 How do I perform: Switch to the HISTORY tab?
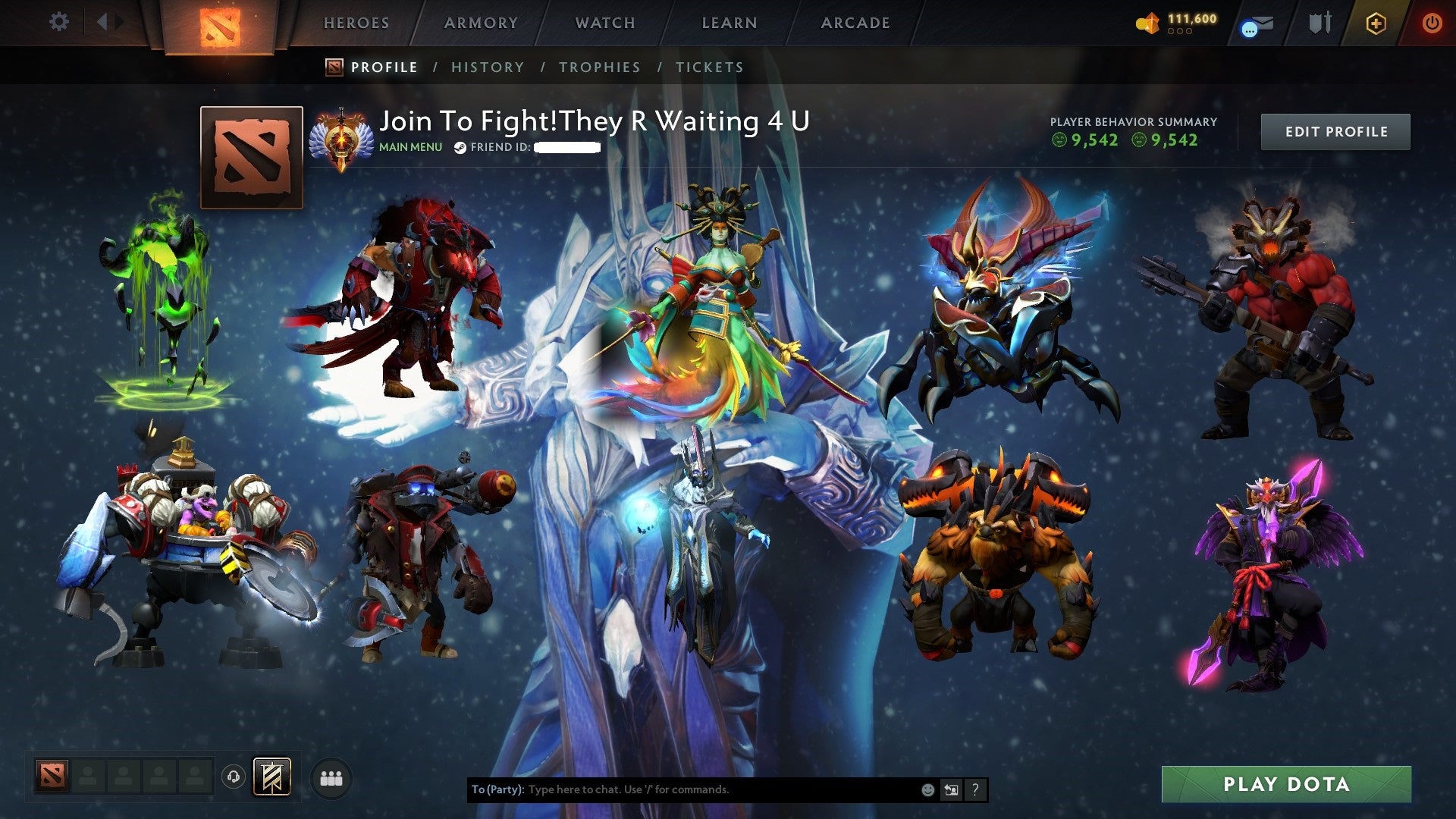[x=488, y=67]
